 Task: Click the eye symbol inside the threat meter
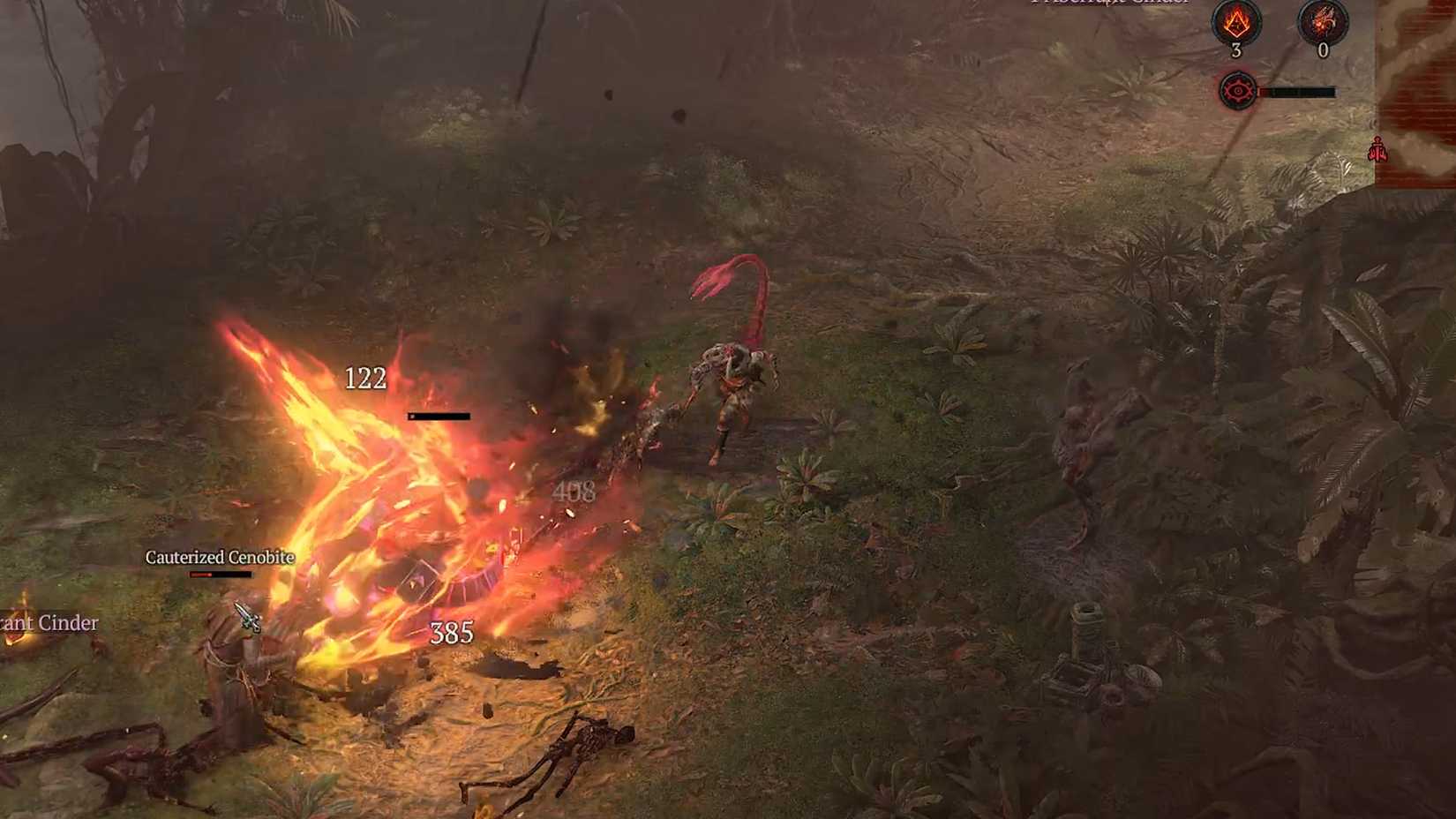pyautogui.click(x=1239, y=91)
